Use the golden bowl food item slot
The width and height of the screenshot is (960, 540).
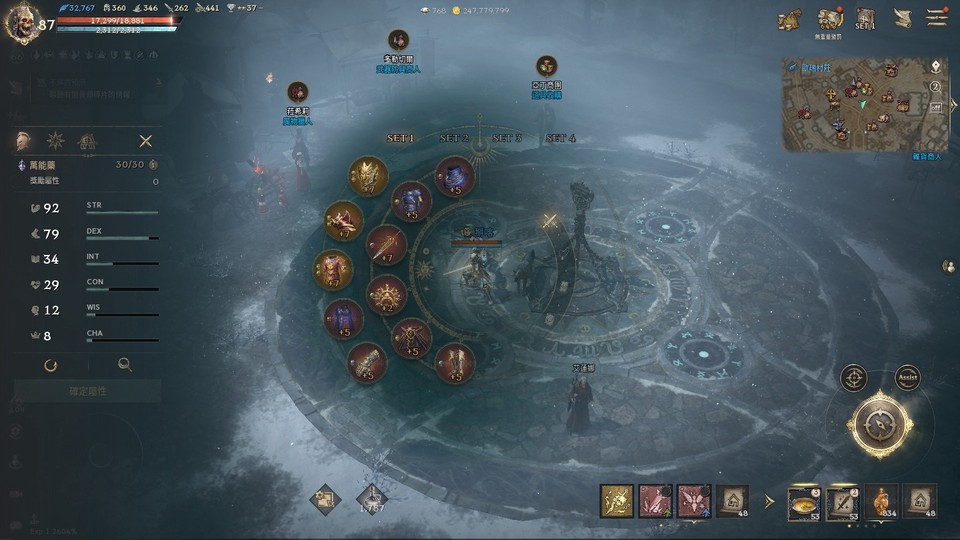coord(804,501)
